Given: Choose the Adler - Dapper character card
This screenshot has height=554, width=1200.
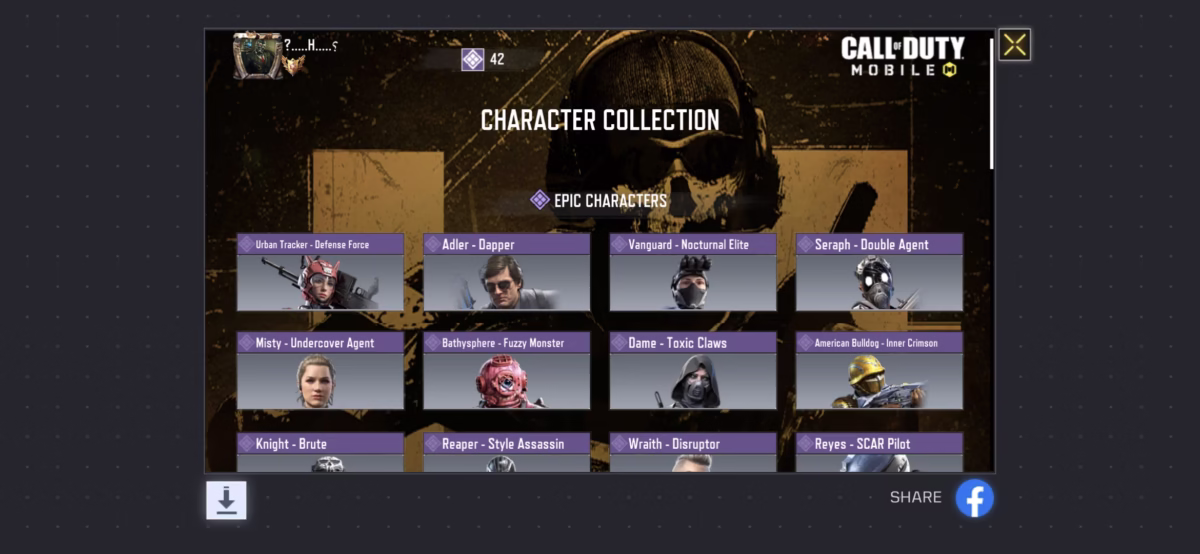Looking at the screenshot, I should [506, 273].
